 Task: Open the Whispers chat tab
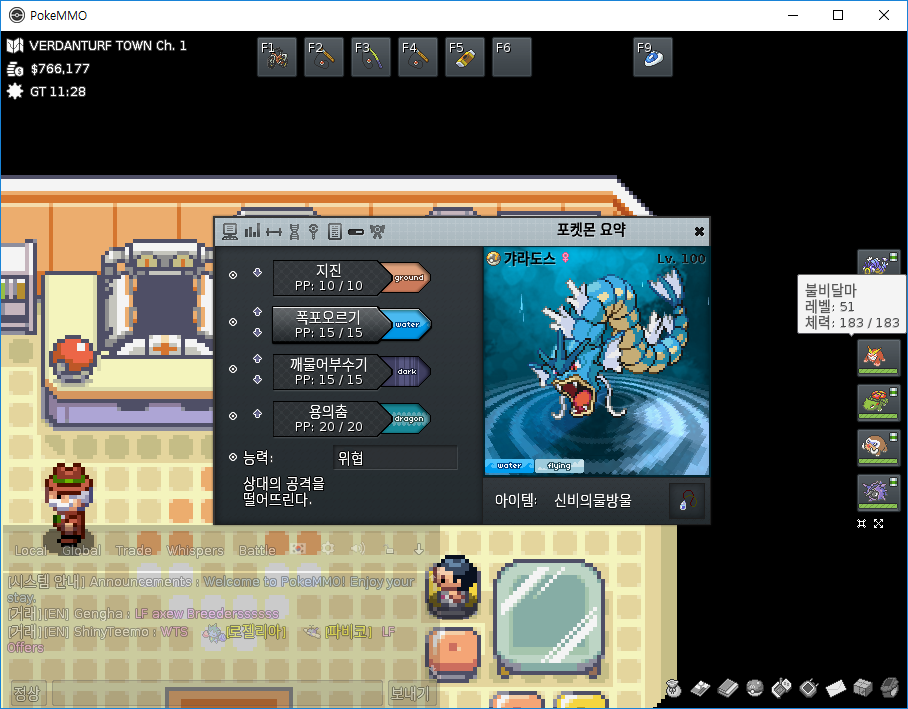[x=195, y=550]
